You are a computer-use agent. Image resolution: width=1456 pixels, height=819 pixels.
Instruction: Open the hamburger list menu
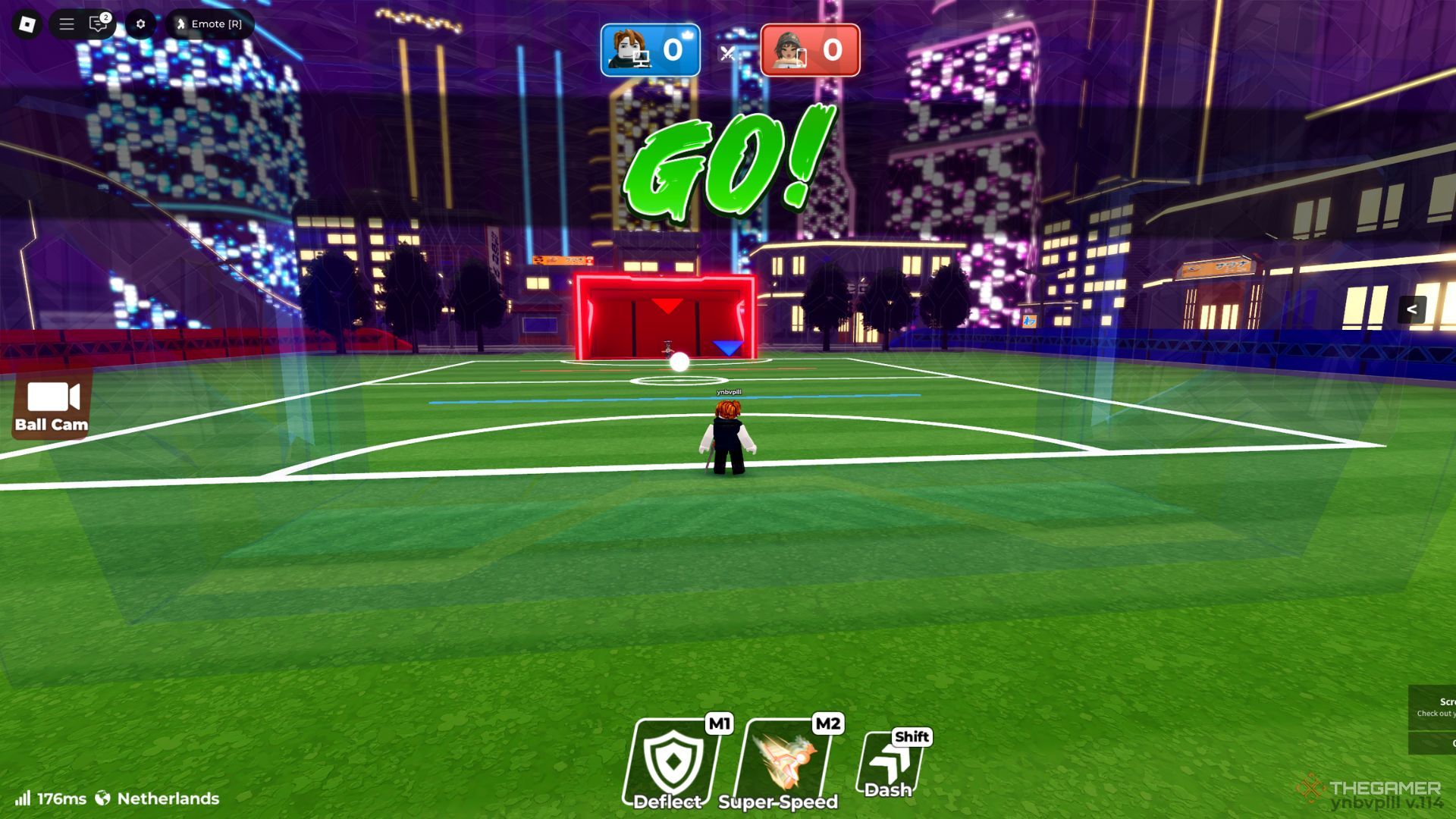[67, 24]
